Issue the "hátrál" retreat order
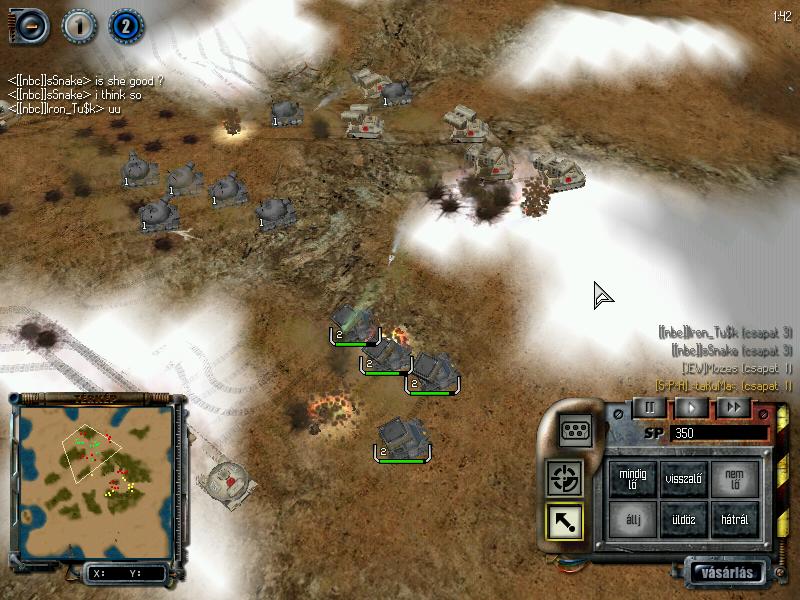The height and width of the screenshot is (600, 800). tap(734, 519)
